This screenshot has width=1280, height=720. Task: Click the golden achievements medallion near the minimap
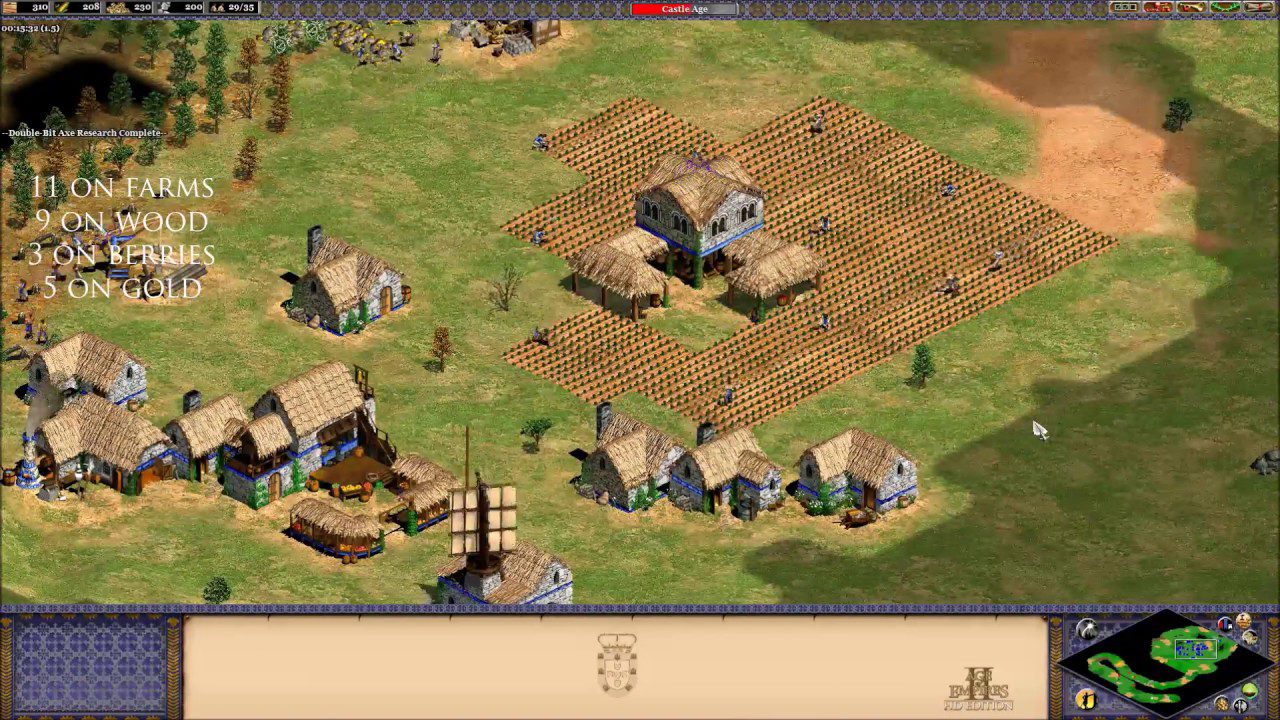click(1243, 621)
